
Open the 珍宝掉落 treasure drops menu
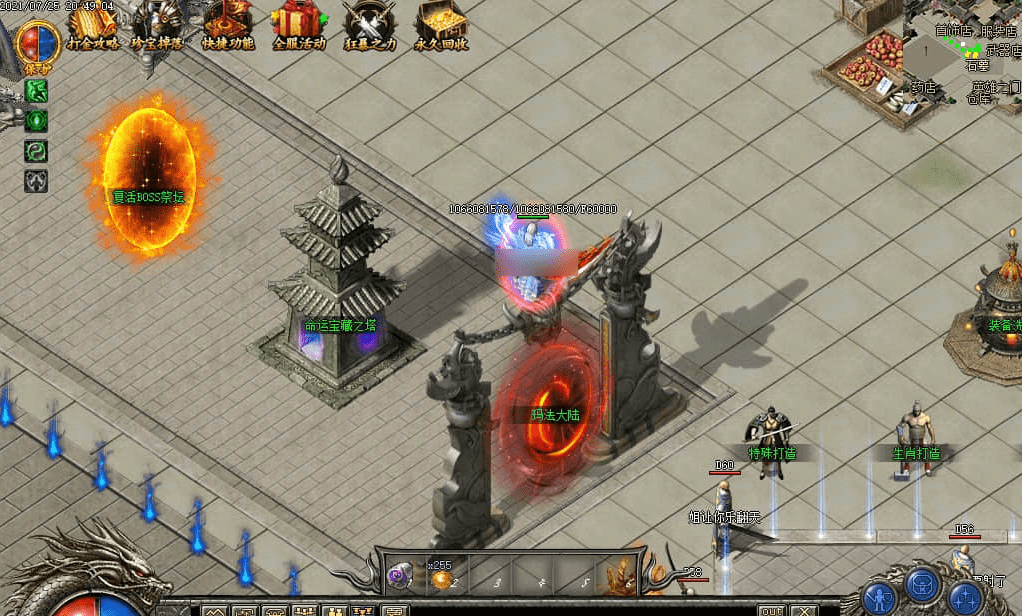pyautogui.click(x=157, y=26)
